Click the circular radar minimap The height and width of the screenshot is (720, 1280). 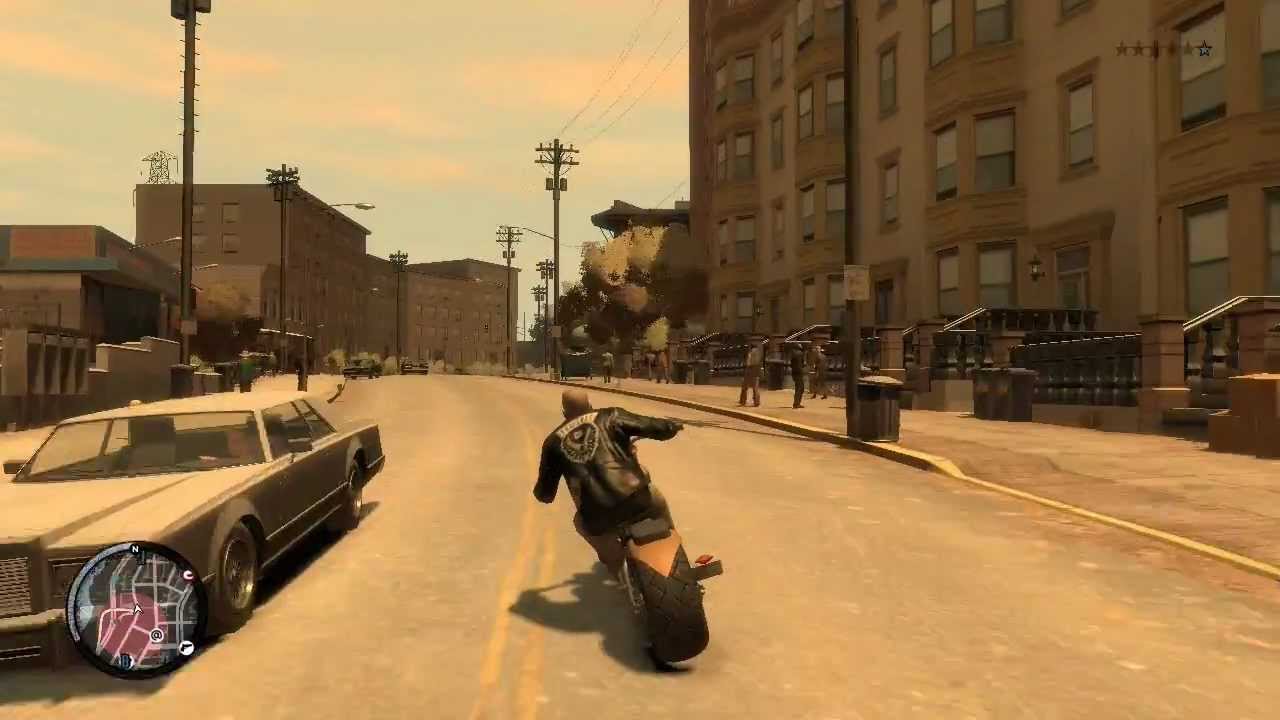click(x=140, y=610)
